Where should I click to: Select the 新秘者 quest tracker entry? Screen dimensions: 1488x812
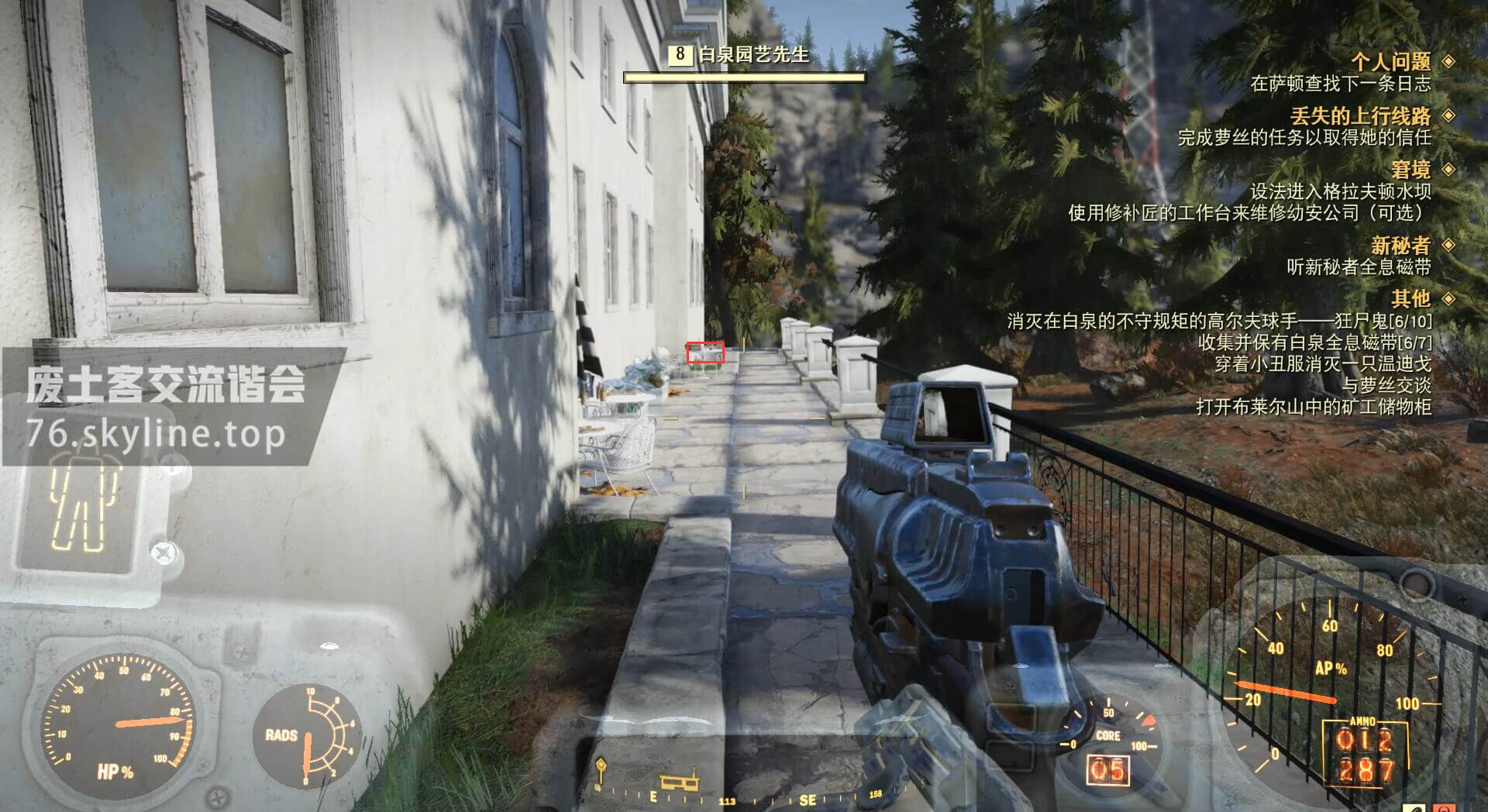[1400, 246]
